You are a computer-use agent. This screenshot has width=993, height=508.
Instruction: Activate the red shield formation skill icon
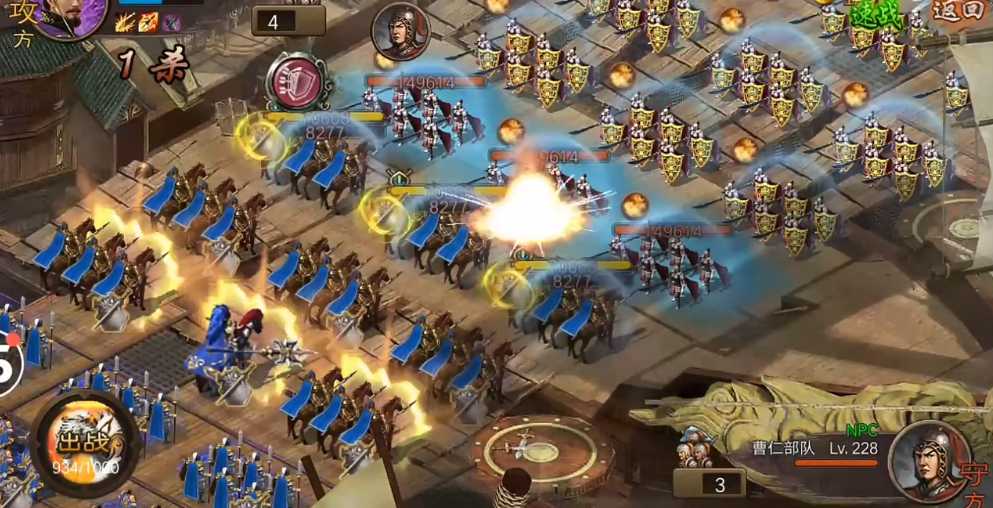tap(299, 80)
